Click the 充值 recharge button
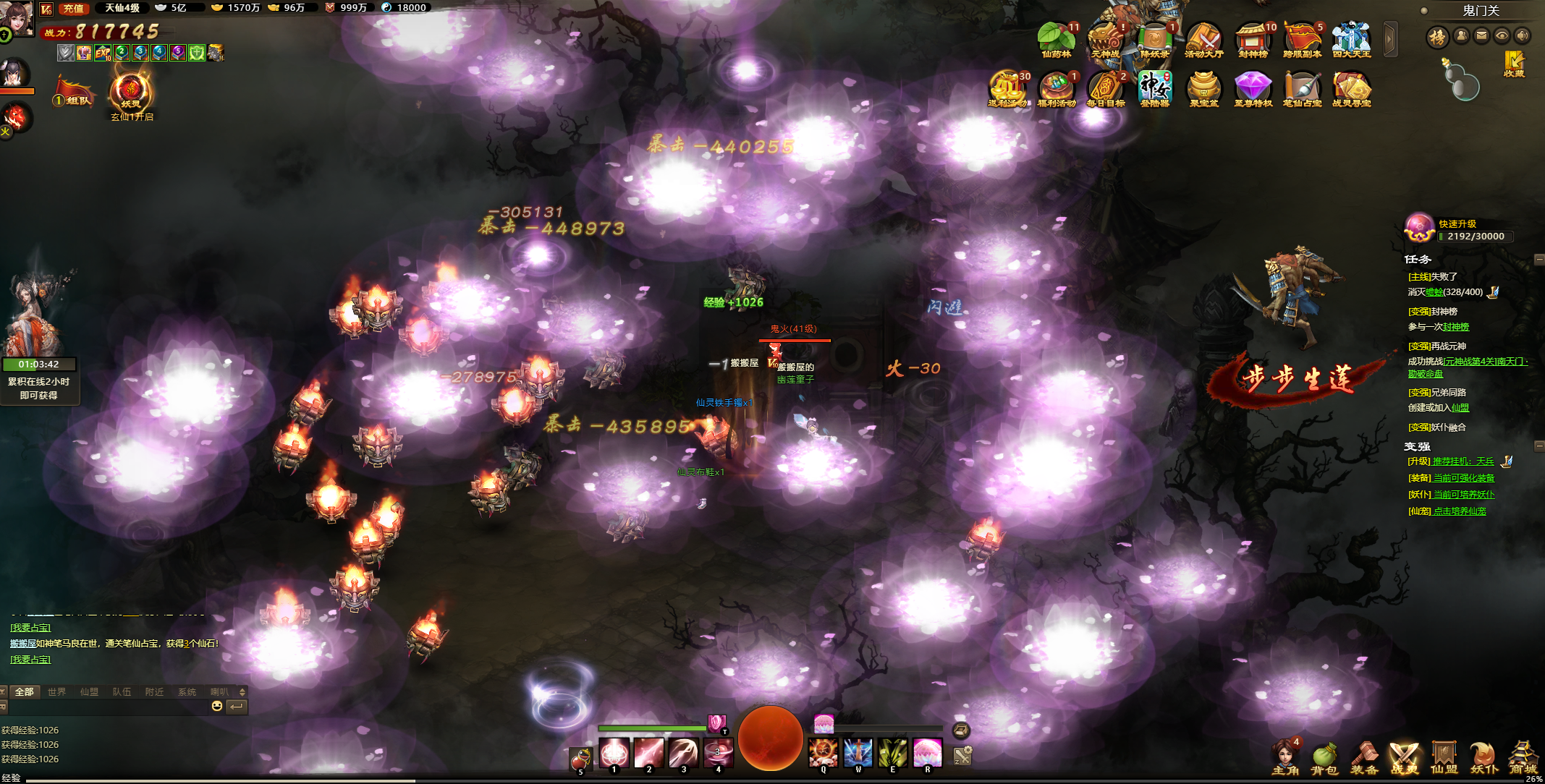1545x784 pixels. tap(73, 8)
